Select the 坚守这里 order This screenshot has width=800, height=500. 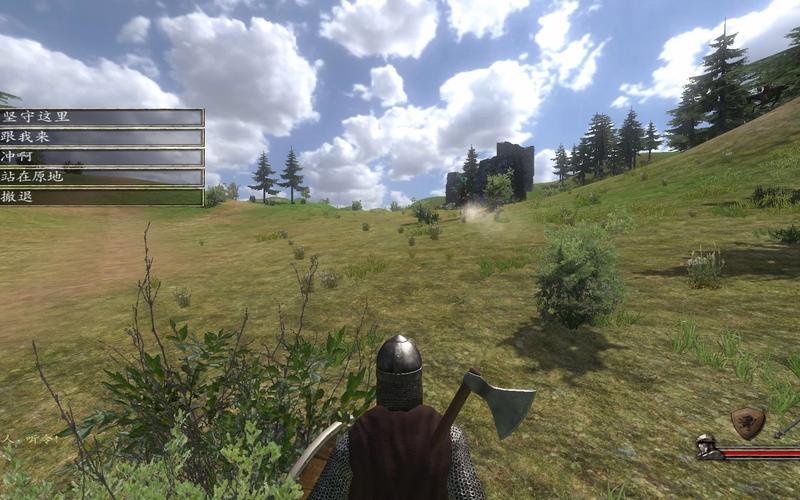(x=101, y=117)
